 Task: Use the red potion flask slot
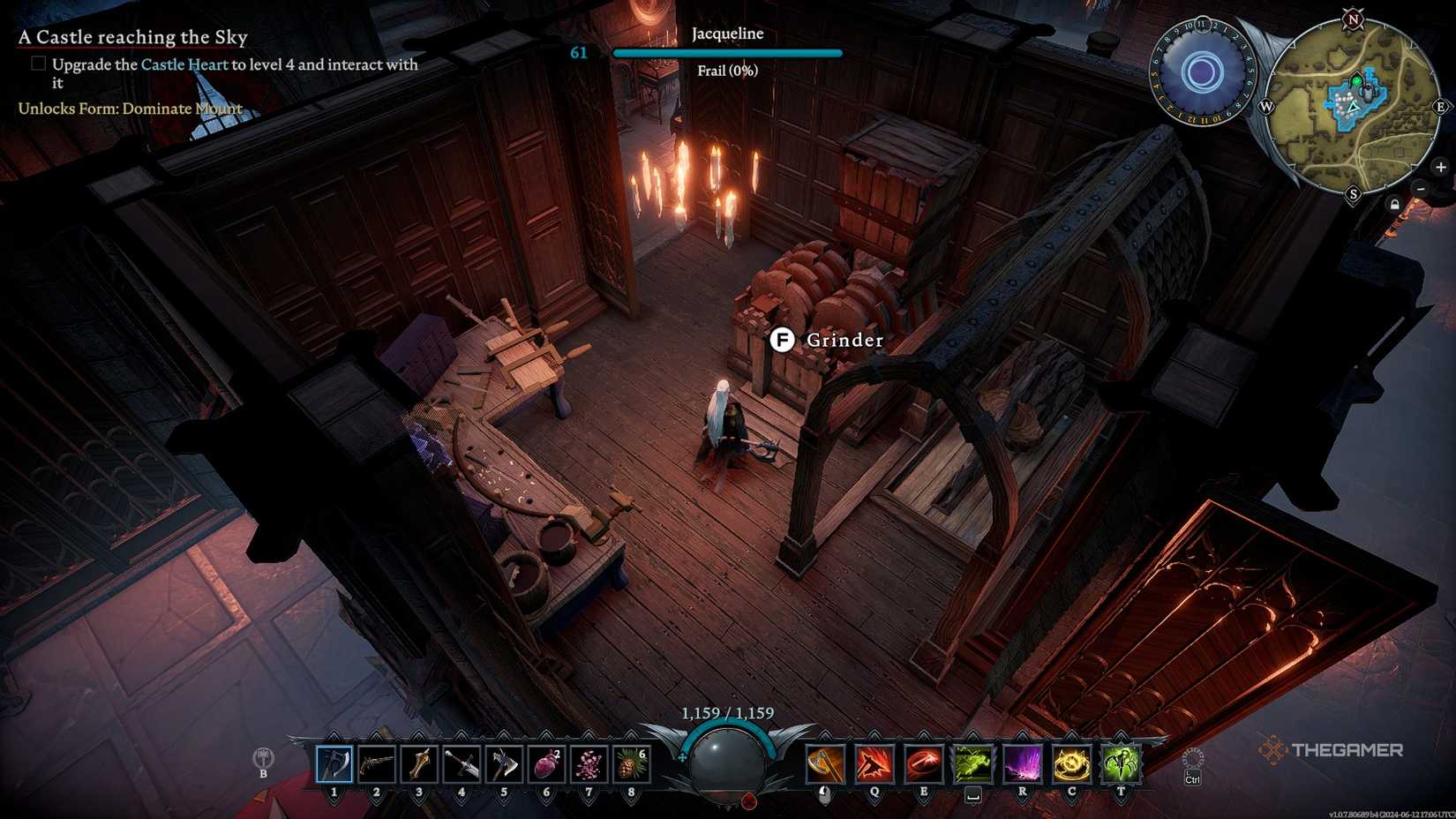(x=546, y=763)
